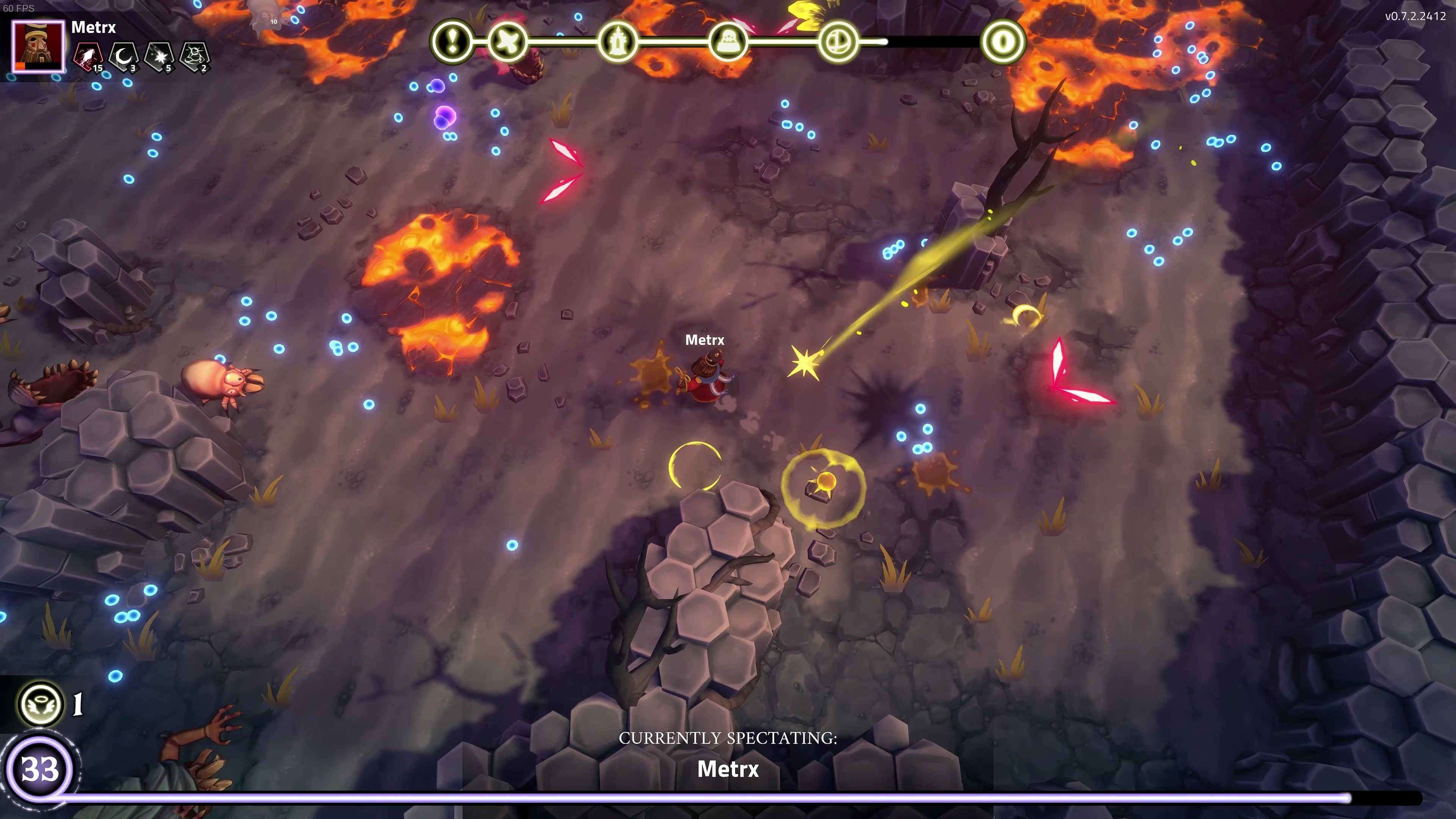Click the tower shrine stage marker

coord(617,41)
